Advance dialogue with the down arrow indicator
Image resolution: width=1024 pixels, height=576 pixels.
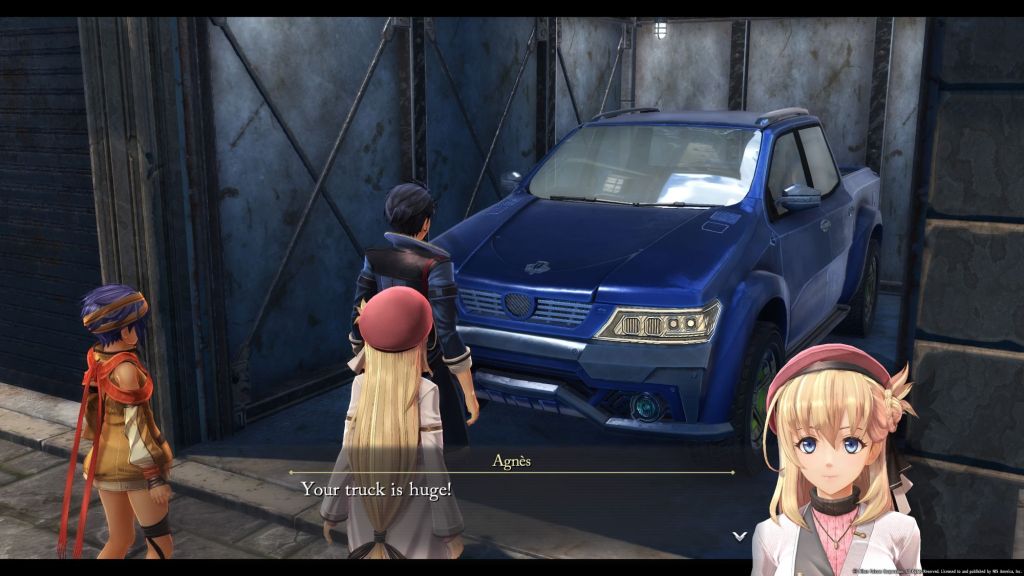(739, 536)
